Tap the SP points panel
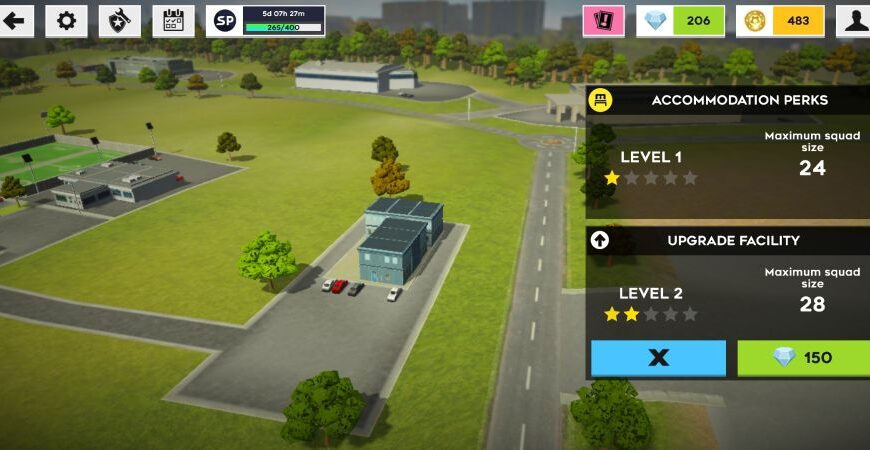Image resolution: width=870 pixels, height=450 pixels. (265, 20)
